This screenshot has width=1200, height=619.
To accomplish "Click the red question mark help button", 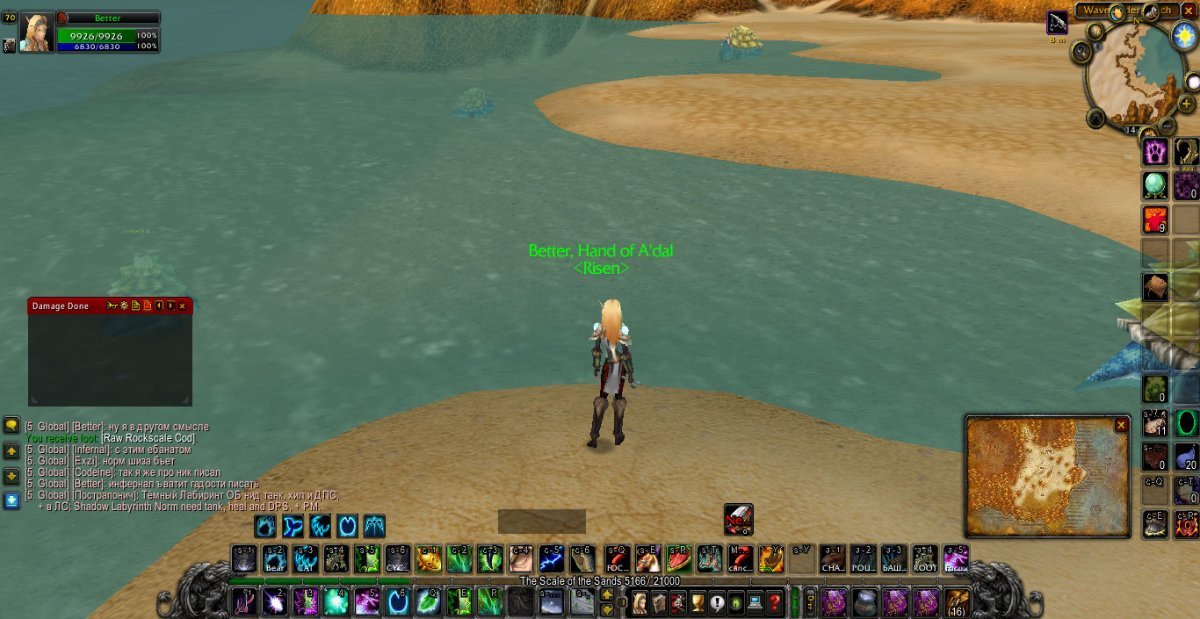I will tap(773, 602).
